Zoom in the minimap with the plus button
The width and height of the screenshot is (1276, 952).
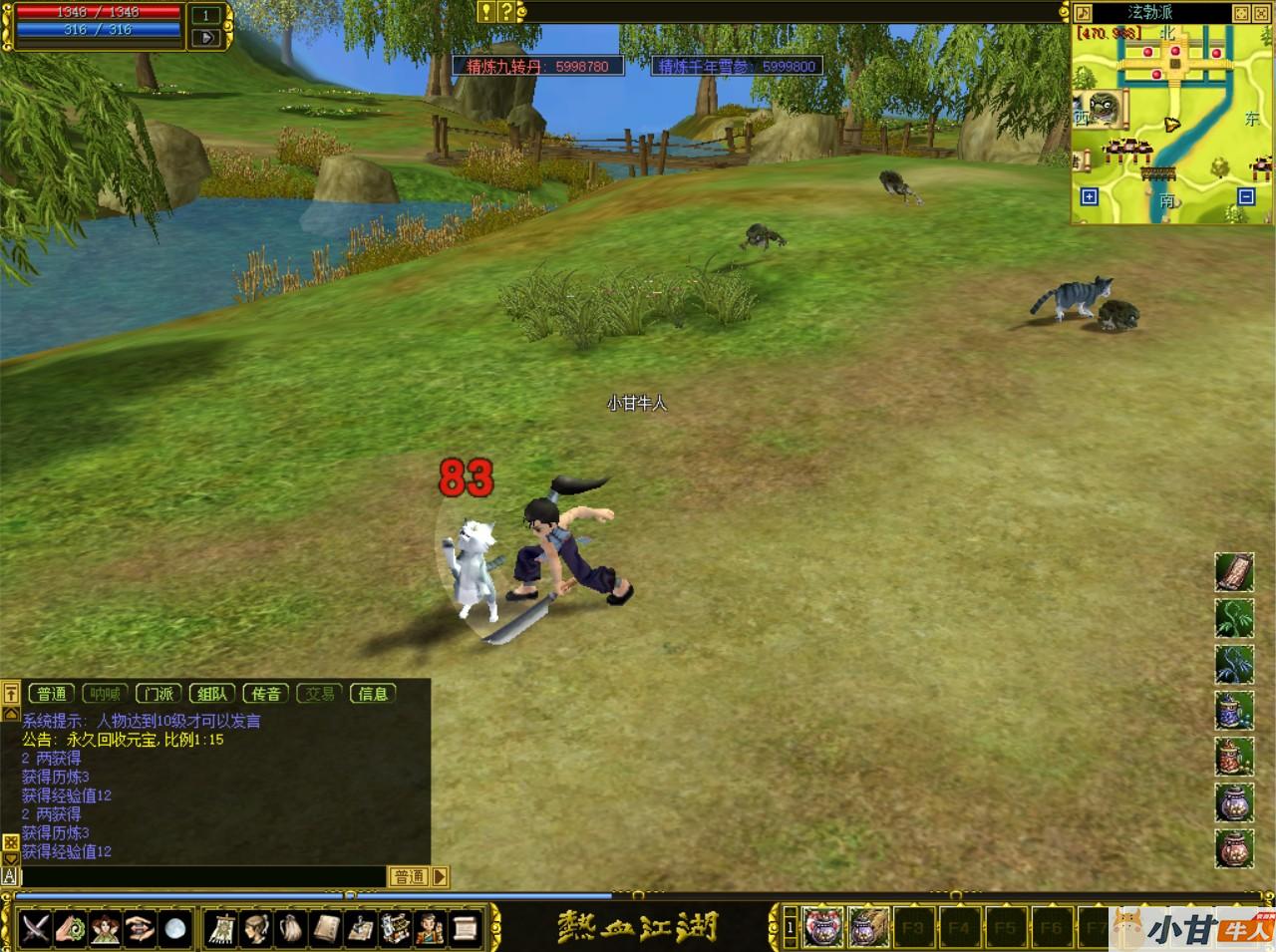(x=1089, y=196)
